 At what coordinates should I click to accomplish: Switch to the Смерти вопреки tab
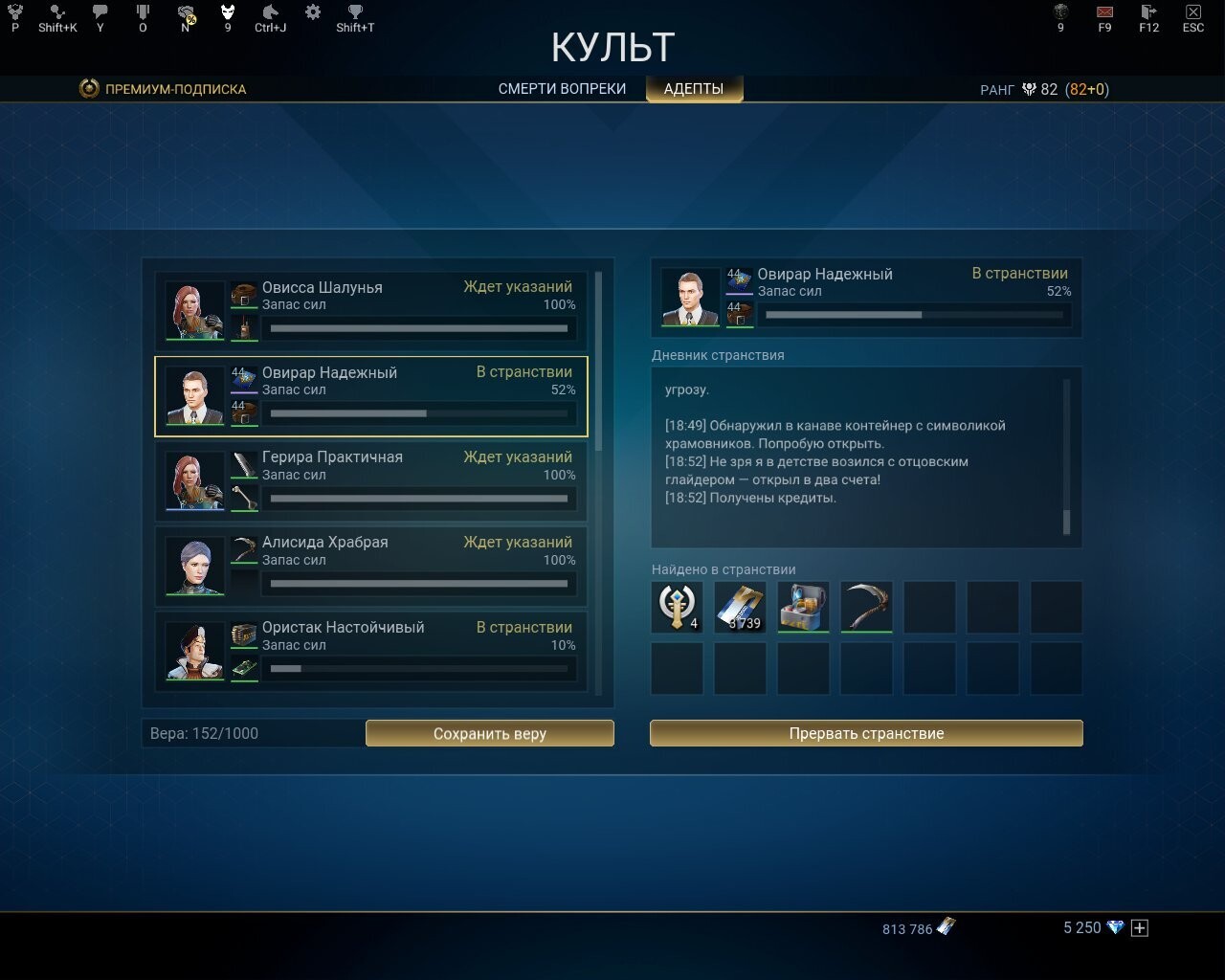561,88
